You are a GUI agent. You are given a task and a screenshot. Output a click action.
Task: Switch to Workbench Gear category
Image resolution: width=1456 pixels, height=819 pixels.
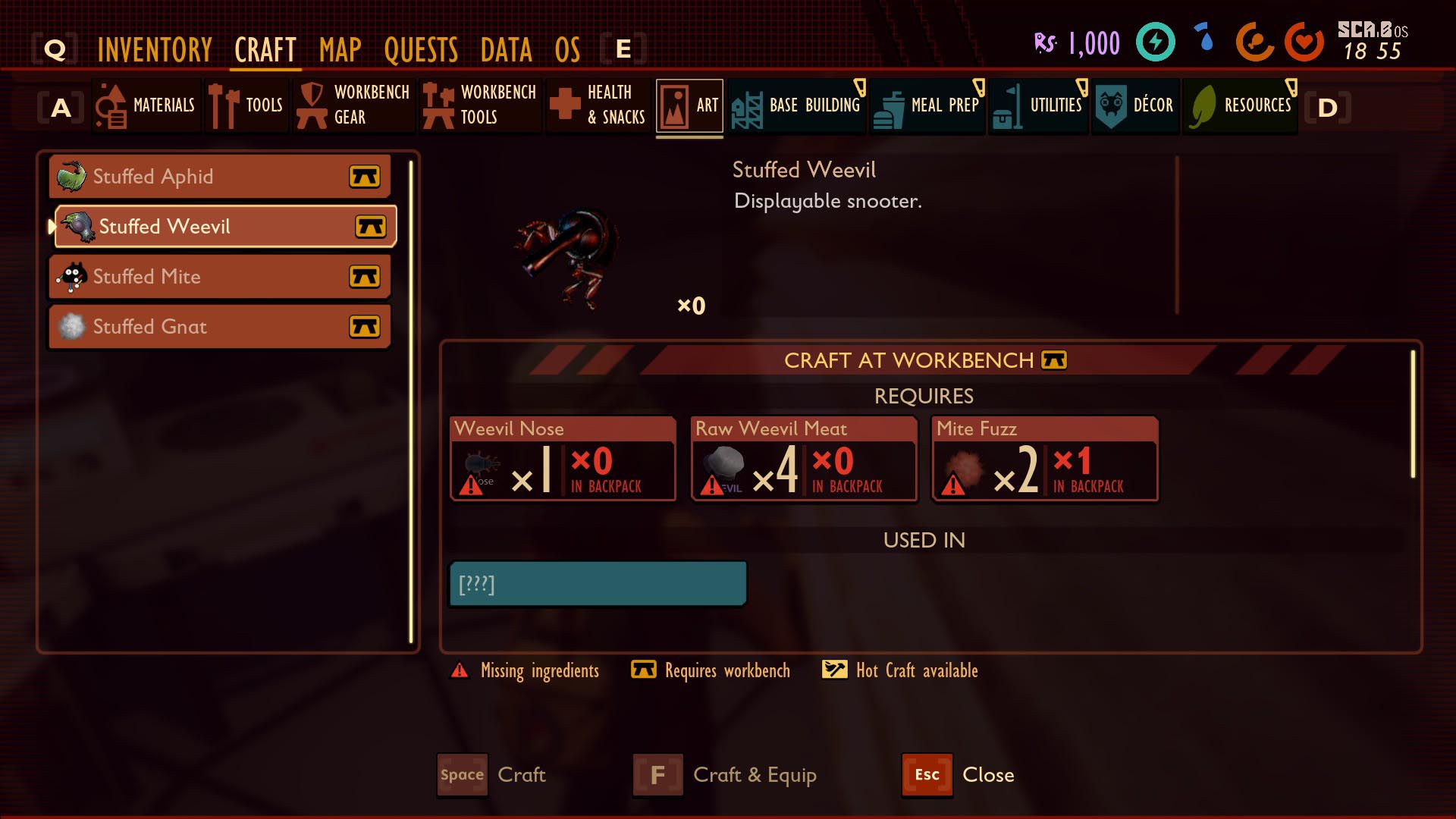(354, 105)
